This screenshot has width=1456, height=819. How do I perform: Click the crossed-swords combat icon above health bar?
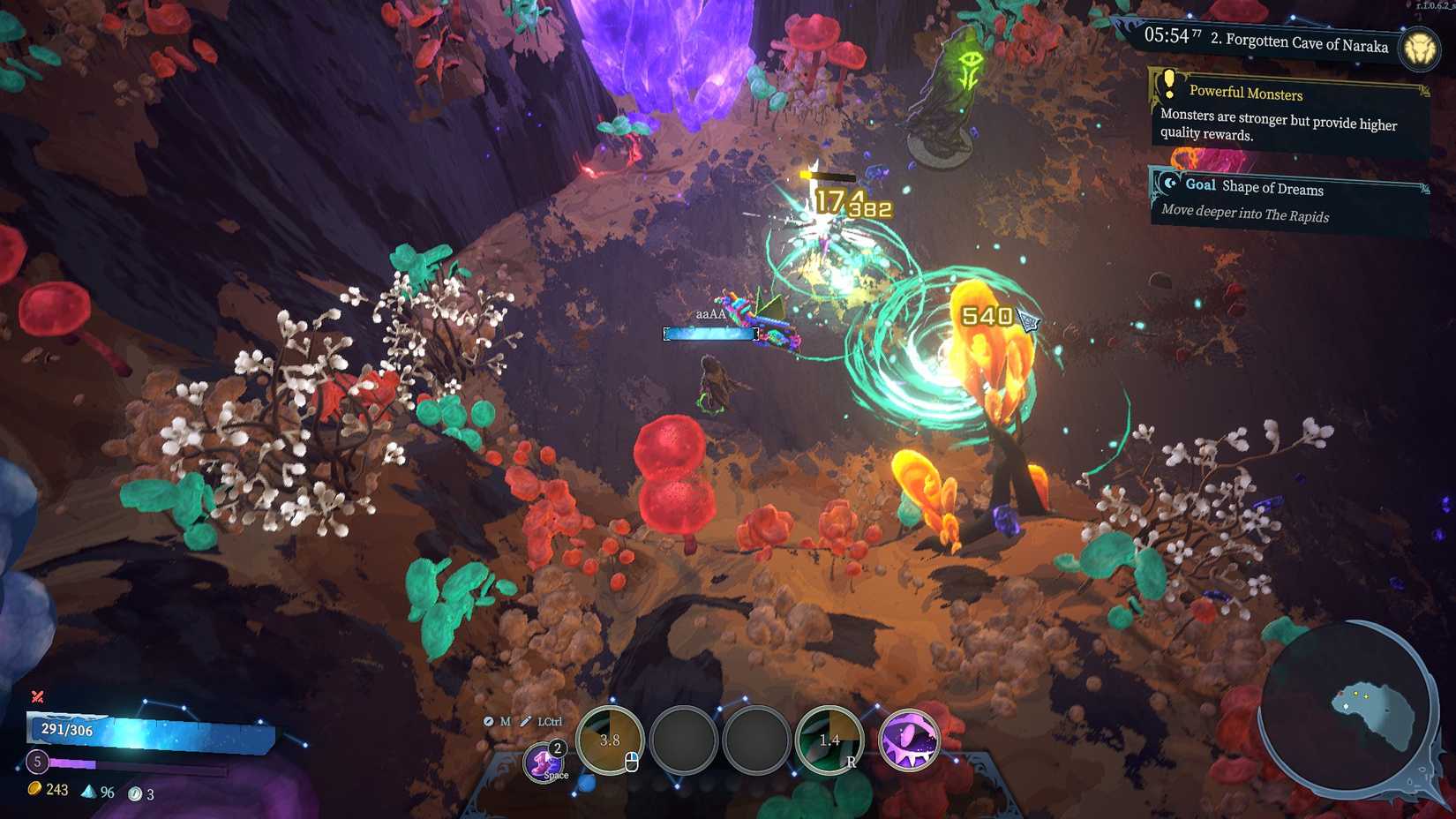click(x=39, y=695)
